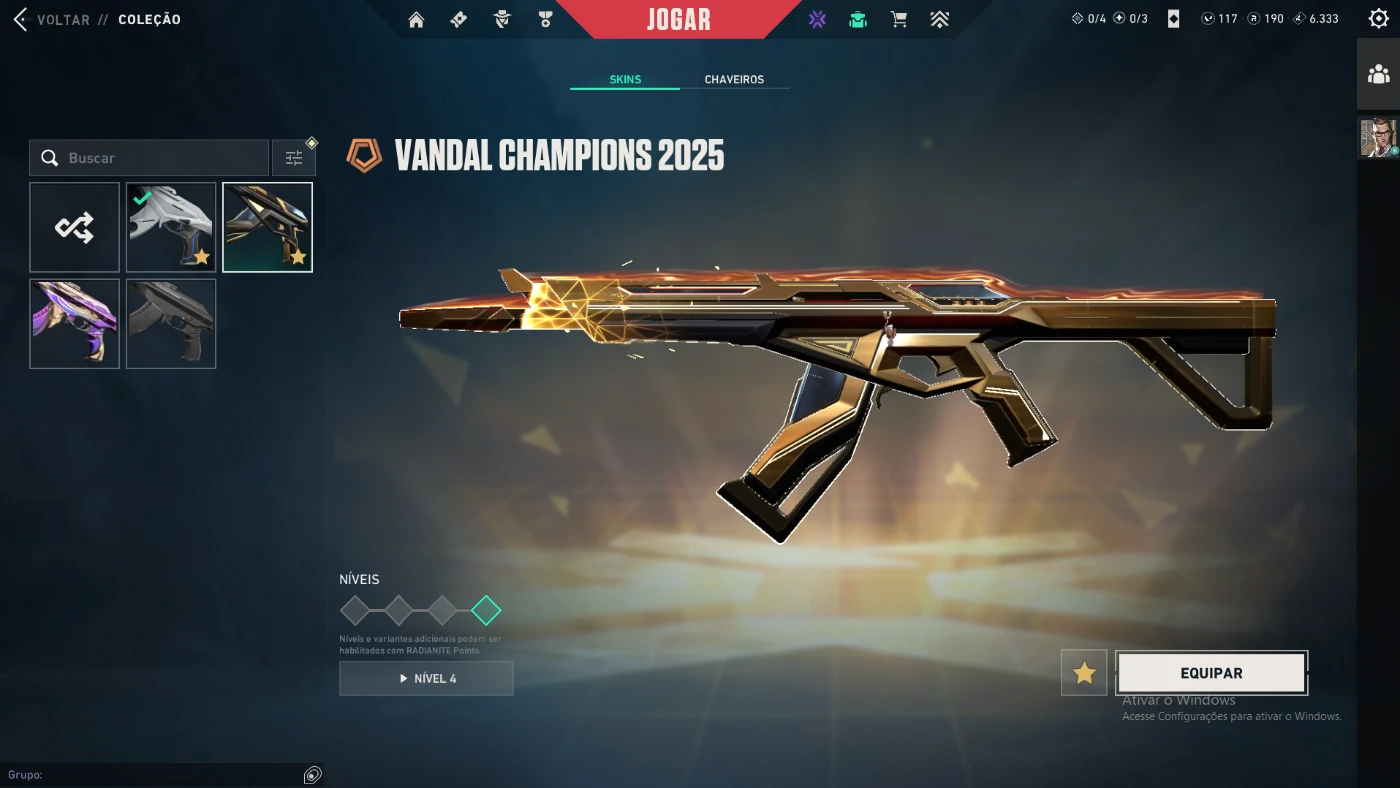Pick the dark default Vandal thumbnail
Viewport: 1400px width, 788px height.
171,323
